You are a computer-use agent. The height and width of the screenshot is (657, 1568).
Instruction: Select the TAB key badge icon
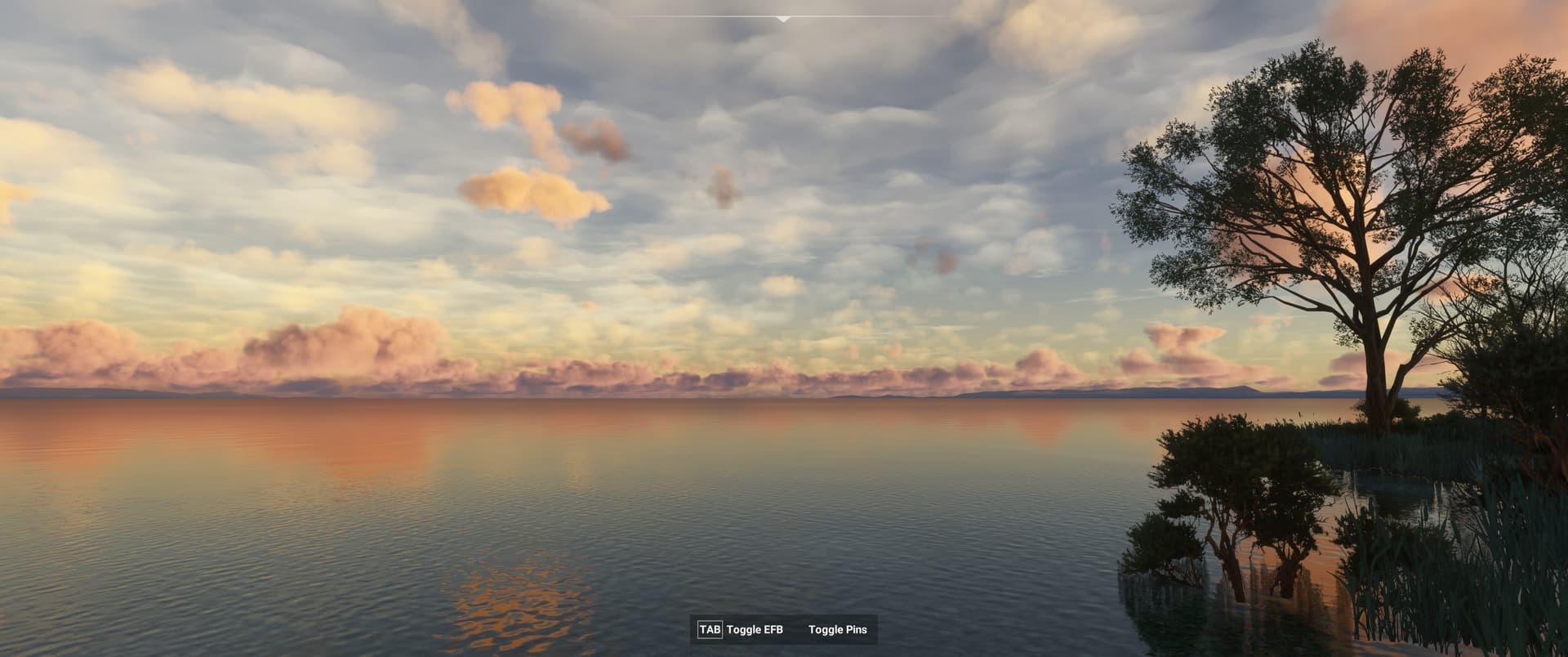[x=710, y=630]
